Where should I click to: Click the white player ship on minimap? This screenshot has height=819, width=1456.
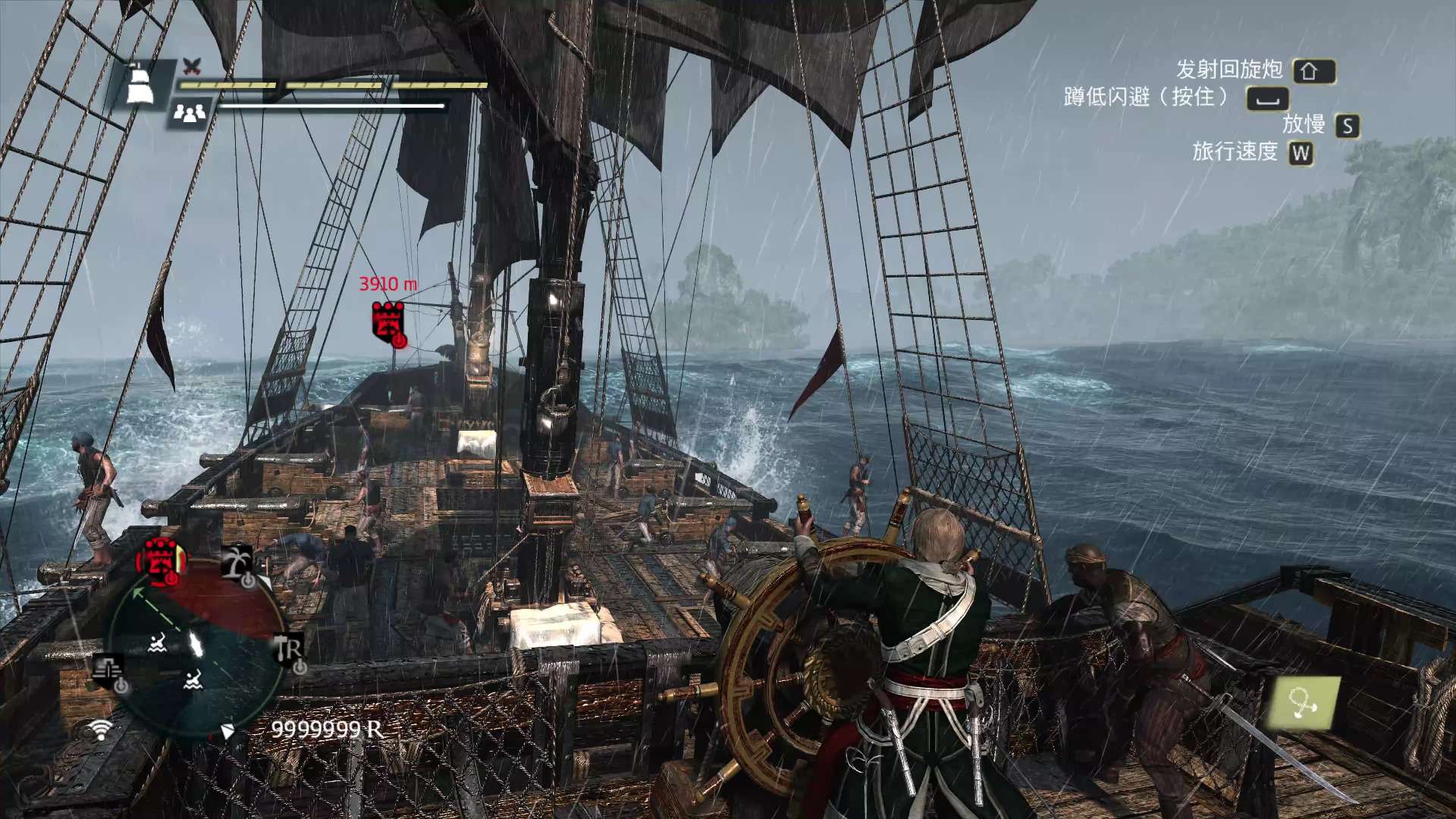[x=196, y=645]
